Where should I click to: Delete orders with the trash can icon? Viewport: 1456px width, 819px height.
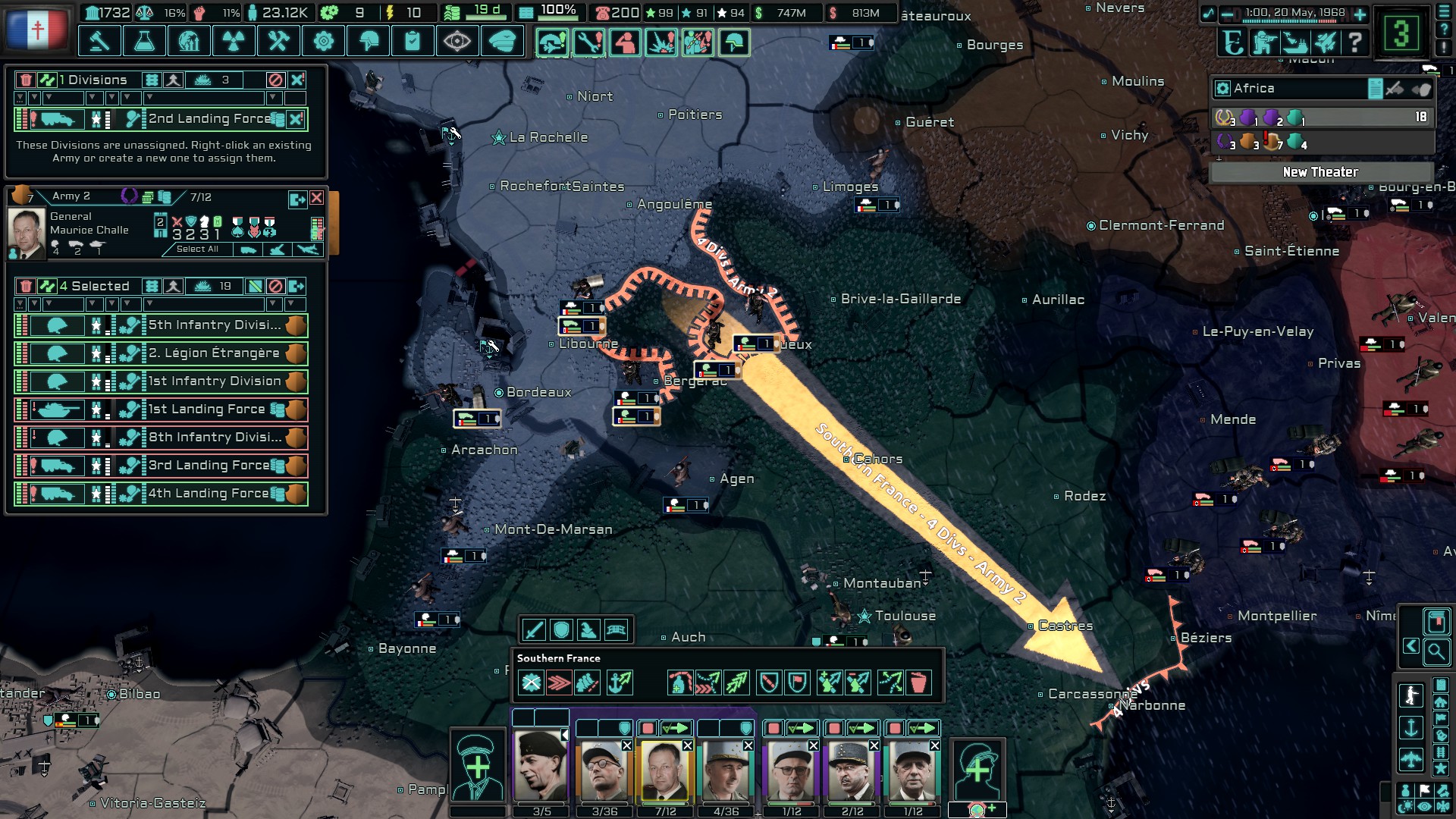918,682
